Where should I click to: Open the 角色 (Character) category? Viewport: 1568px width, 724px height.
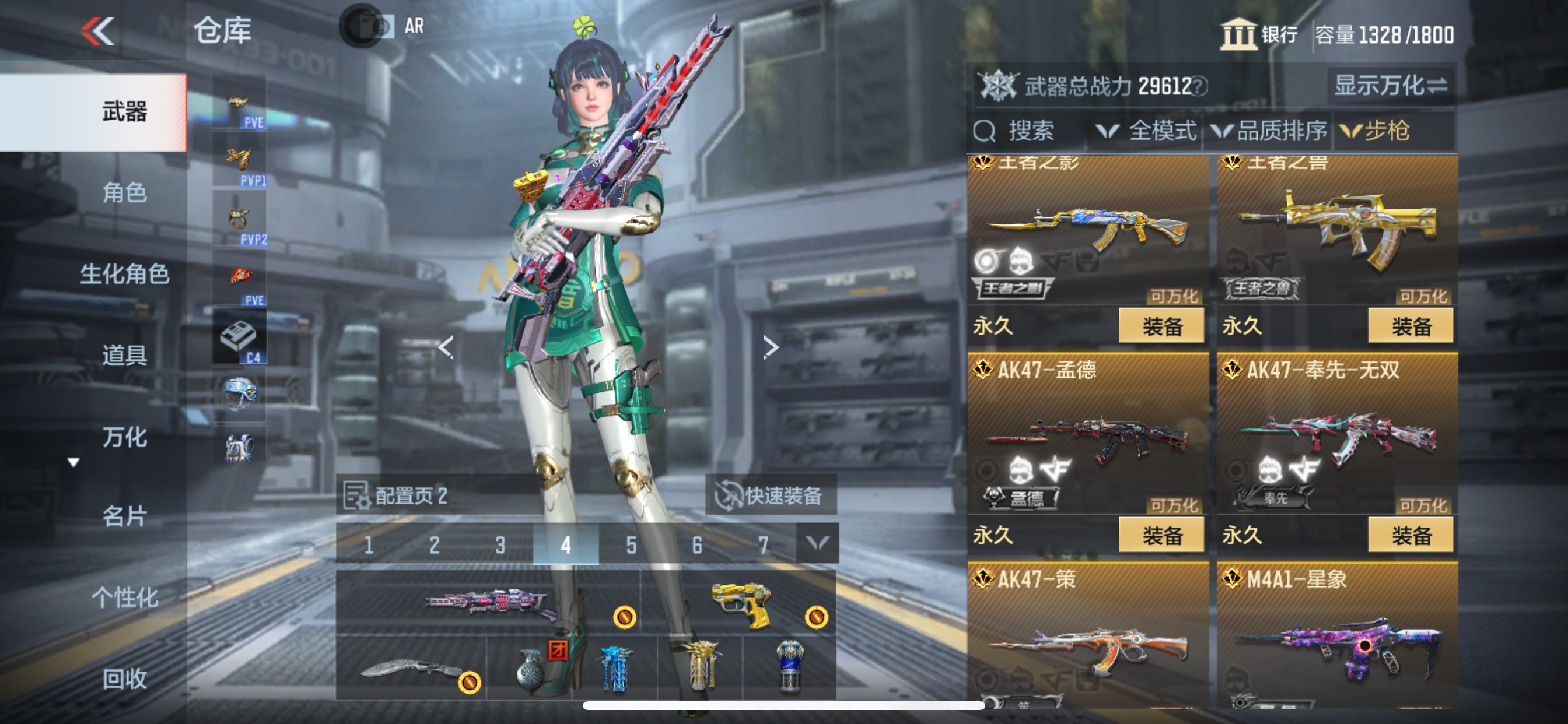[x=124, y=193]
